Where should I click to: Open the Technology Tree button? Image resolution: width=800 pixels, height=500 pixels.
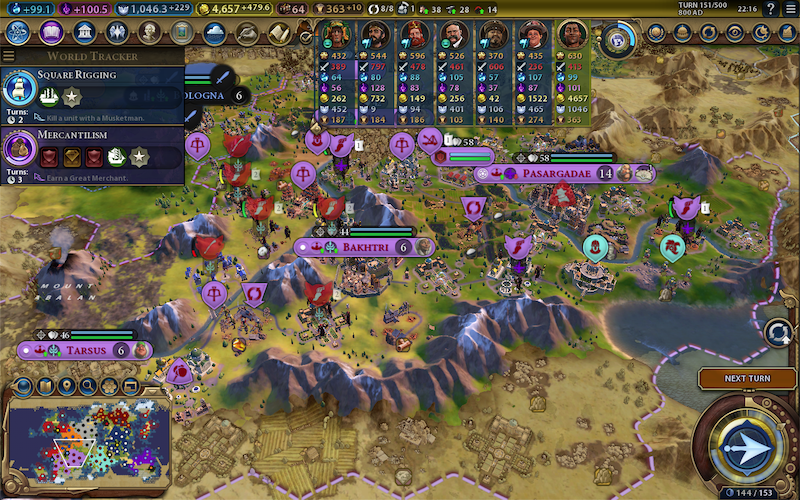point(18,33)
